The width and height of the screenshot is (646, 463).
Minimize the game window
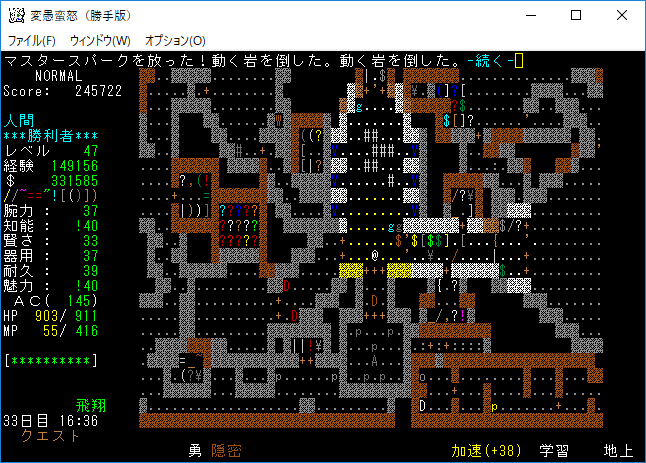pyautogui.click(x=530, y=15)
